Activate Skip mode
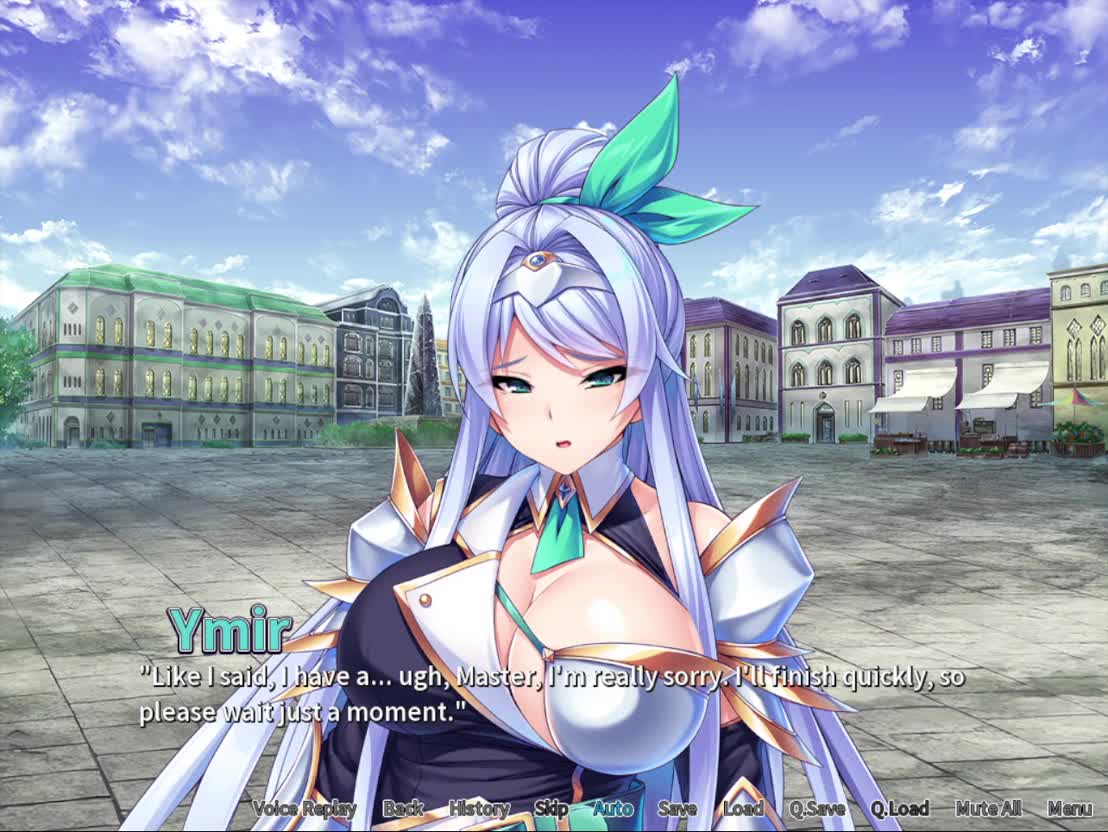1108x832 pixels. (551, 808)
